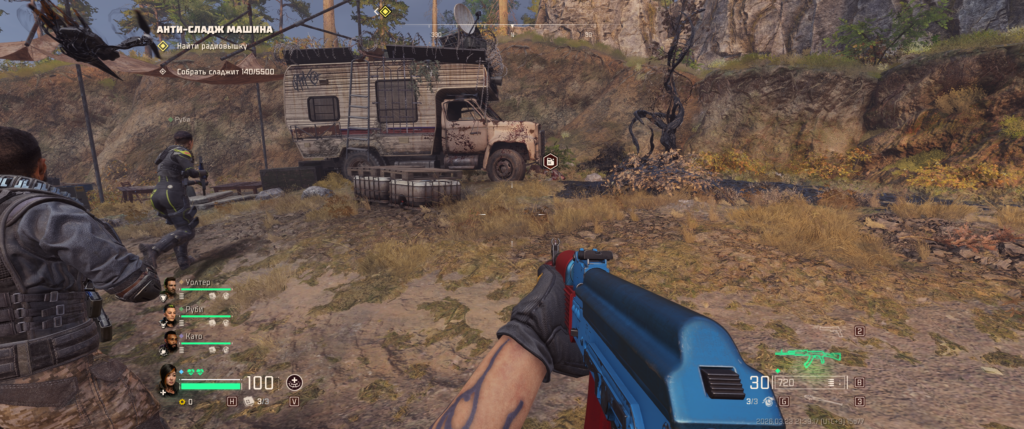
Task: Select the Руби teammate portrait
Action: pyautogui.click(x=170, y=315)
